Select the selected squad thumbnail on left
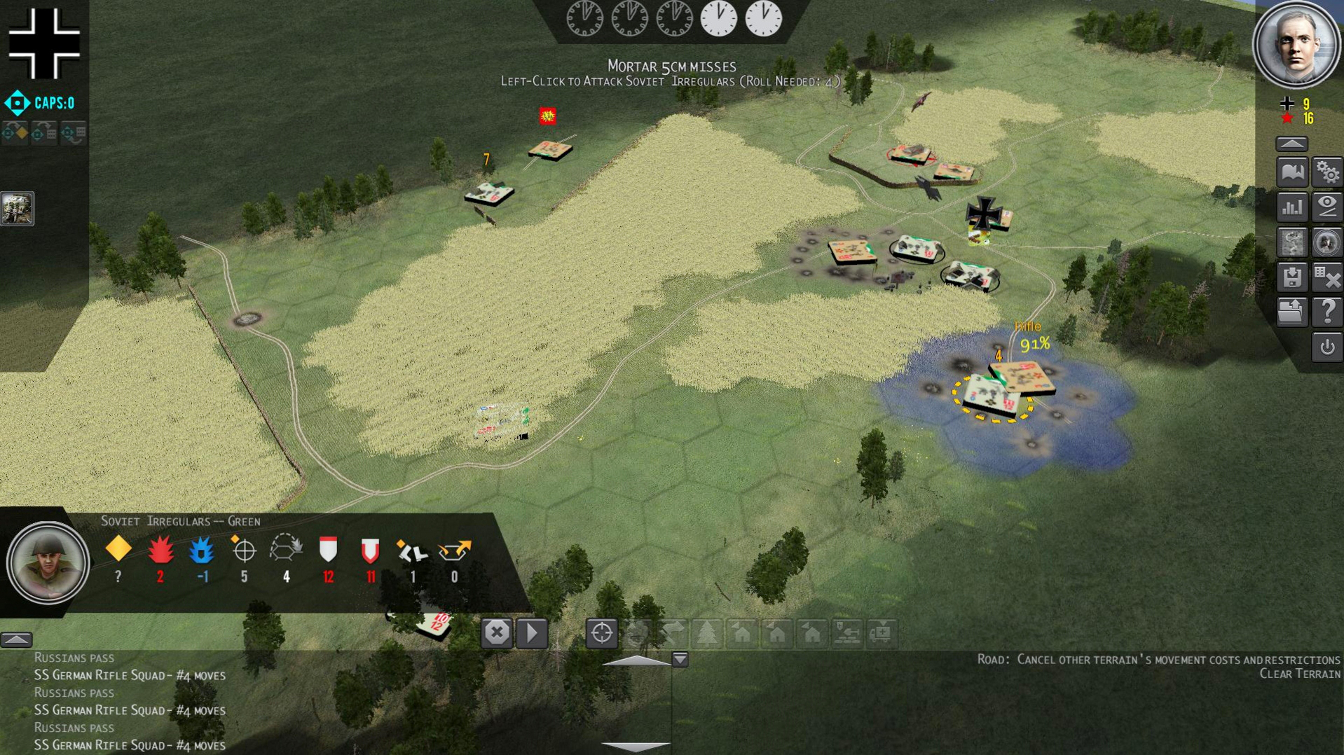1344x755 pixels. (17, 208)
